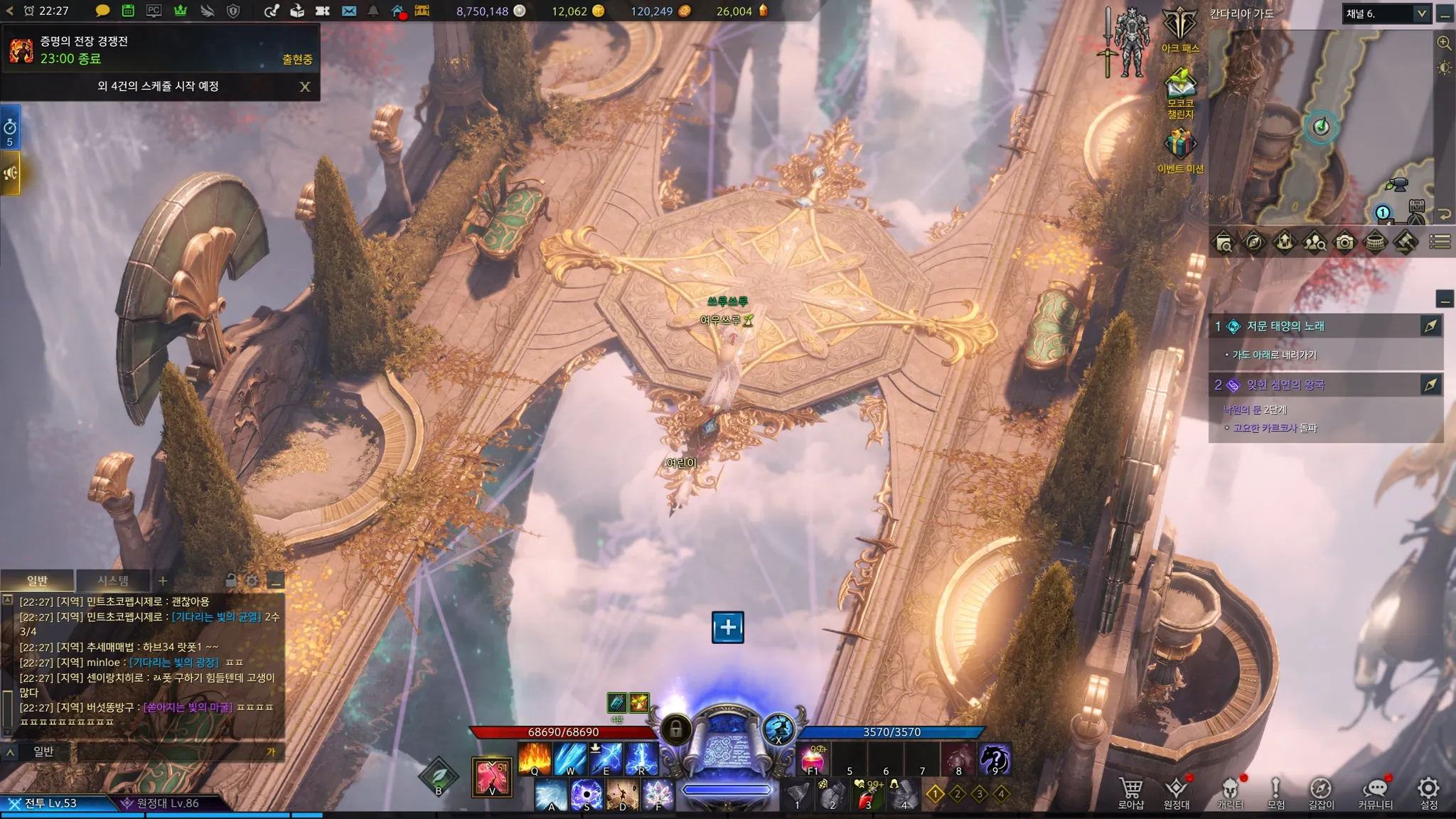
Task: Collapse the quest tracker panel
Action: pyautogui.click(x=1444, y=299)
